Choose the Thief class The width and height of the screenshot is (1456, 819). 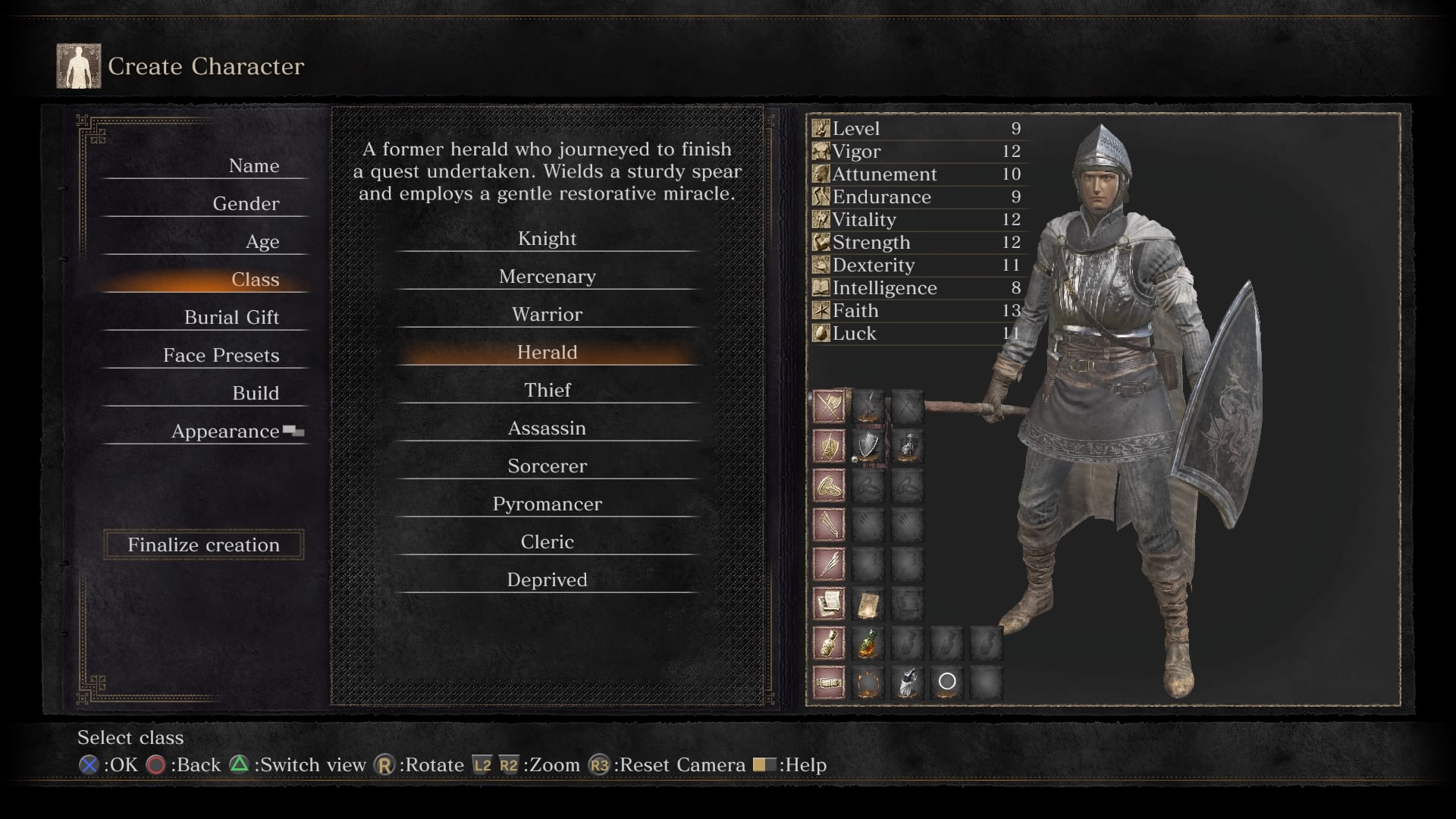[547, 391]
